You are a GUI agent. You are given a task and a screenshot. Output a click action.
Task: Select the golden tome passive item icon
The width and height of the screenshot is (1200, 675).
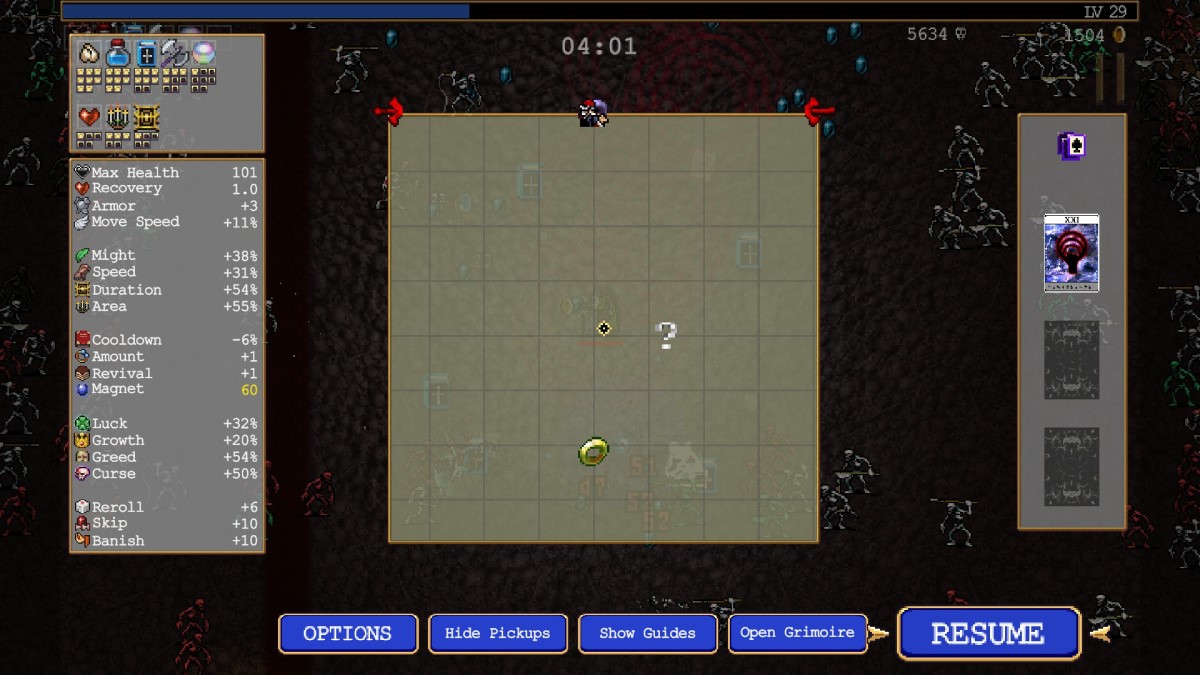[x=147, y=118]
